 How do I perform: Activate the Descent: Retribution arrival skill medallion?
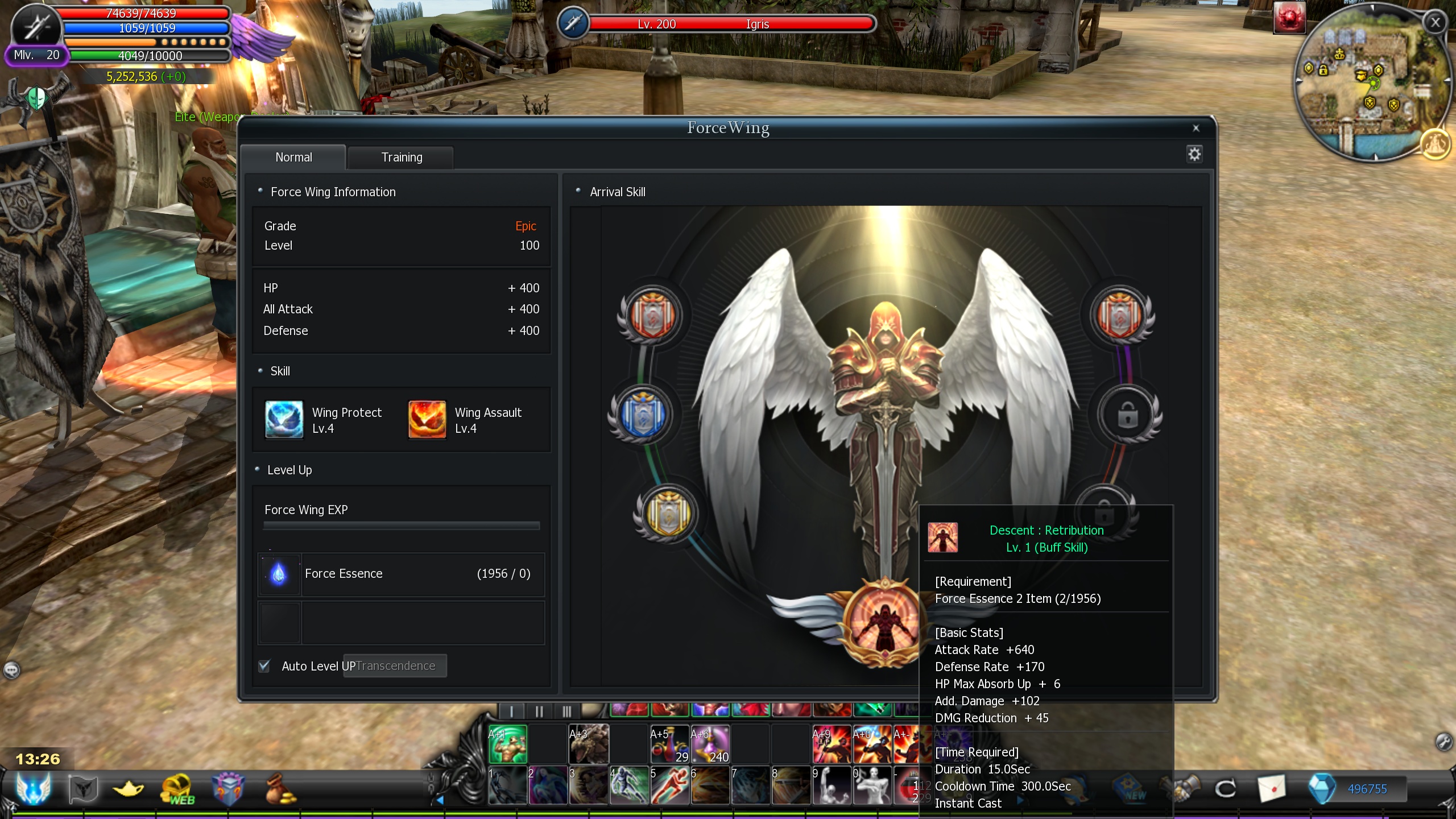(884, 623)
